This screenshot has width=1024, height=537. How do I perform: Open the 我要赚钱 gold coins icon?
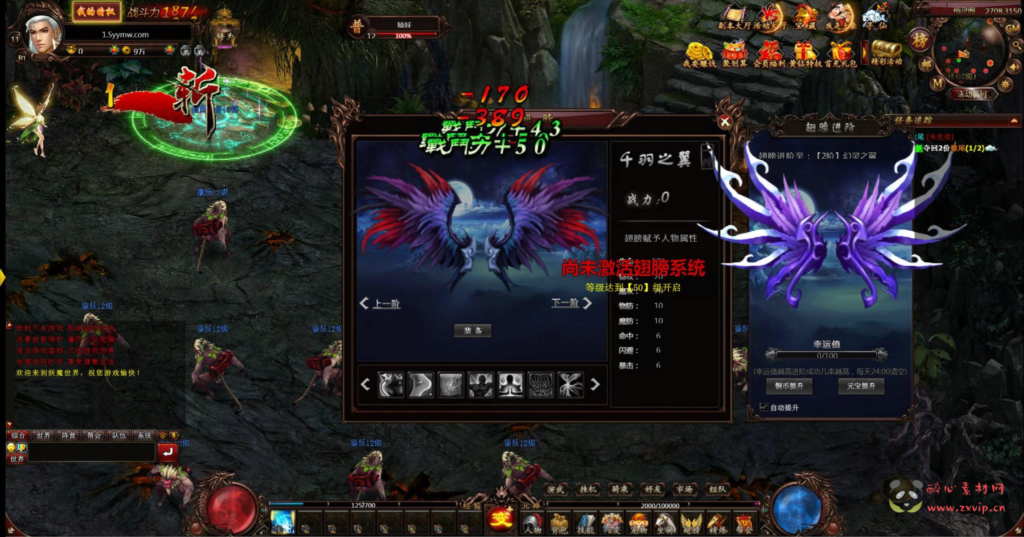click(x=698, y=52)
